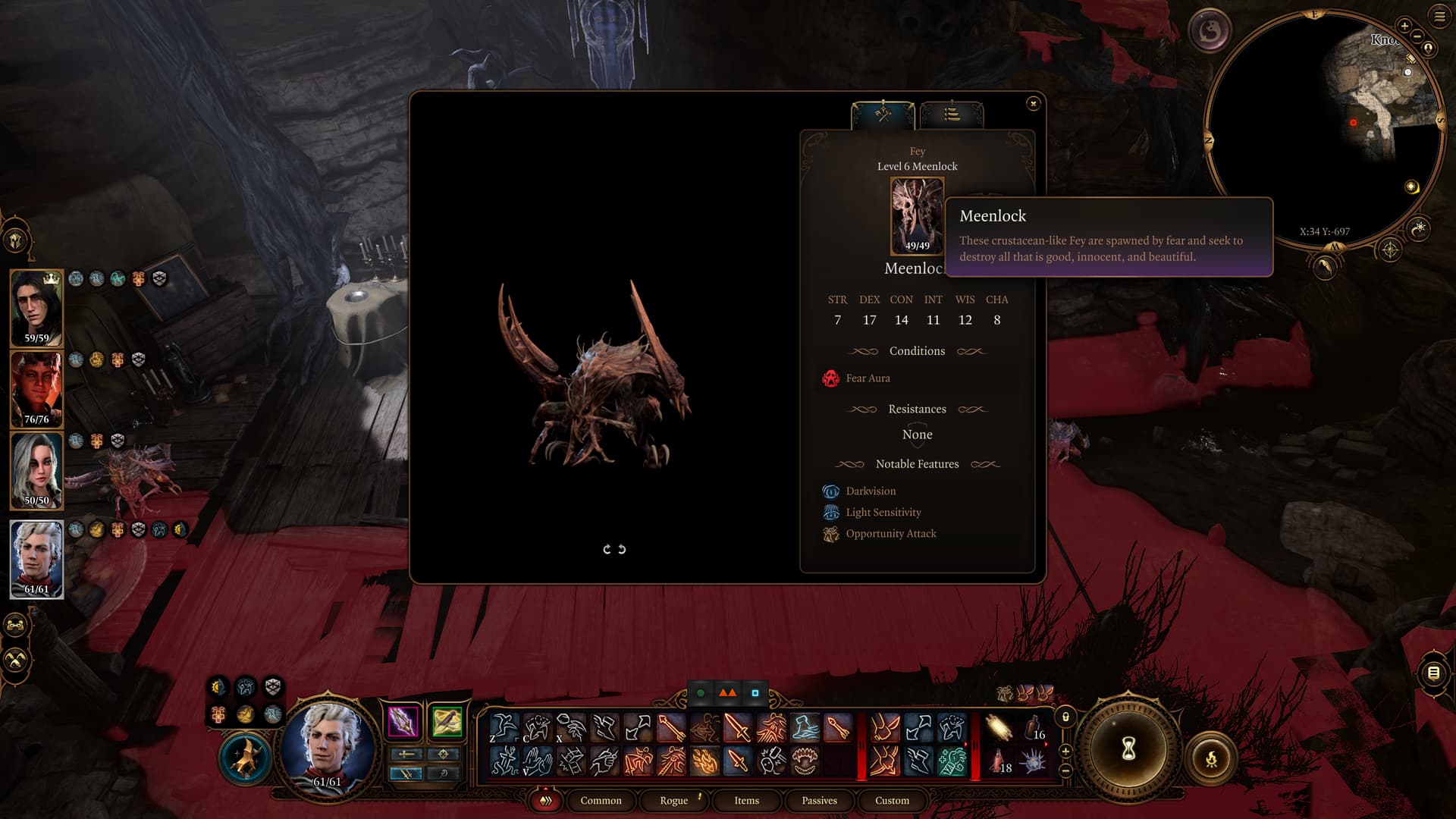
Task: Select the Darkvision notable feature
Action: (870, 491)
